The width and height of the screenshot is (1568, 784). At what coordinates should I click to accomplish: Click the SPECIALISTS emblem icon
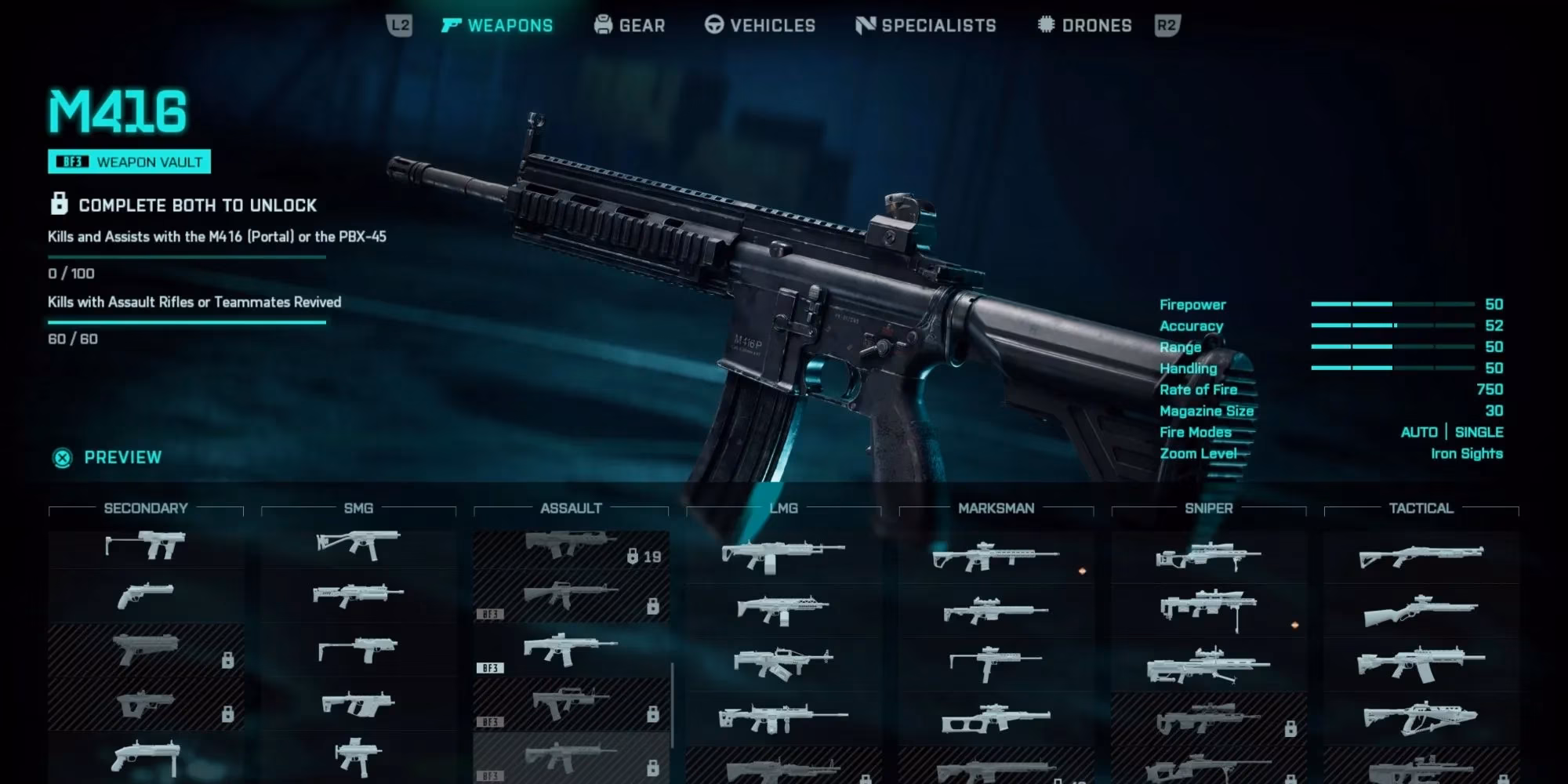click(x=866, y=25)
